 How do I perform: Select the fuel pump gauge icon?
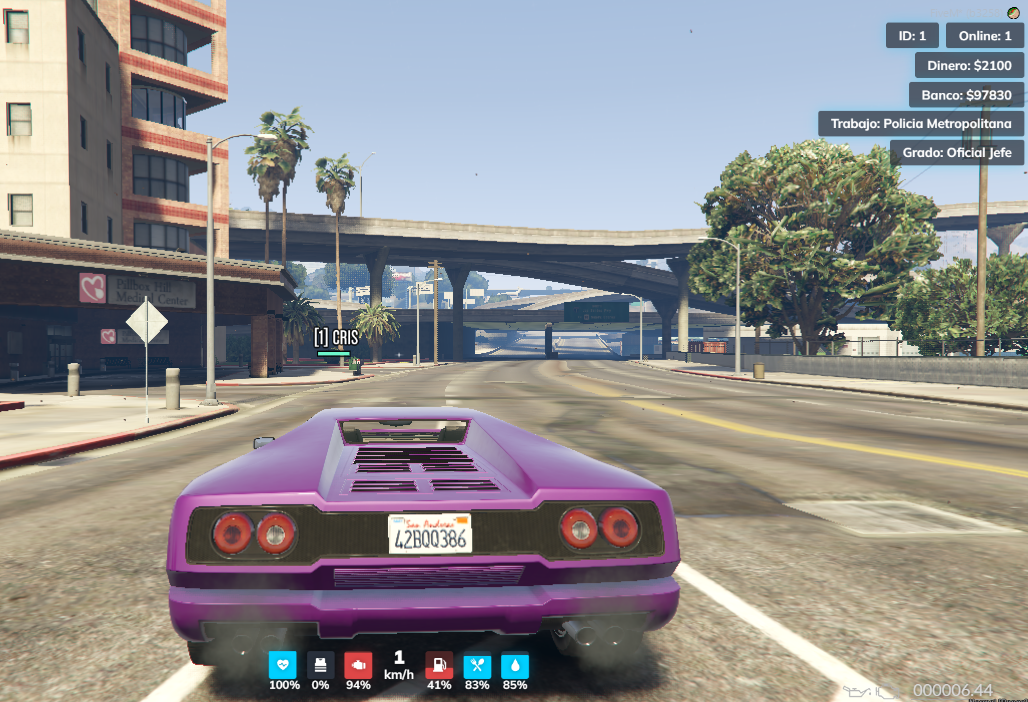coord(439,665)
